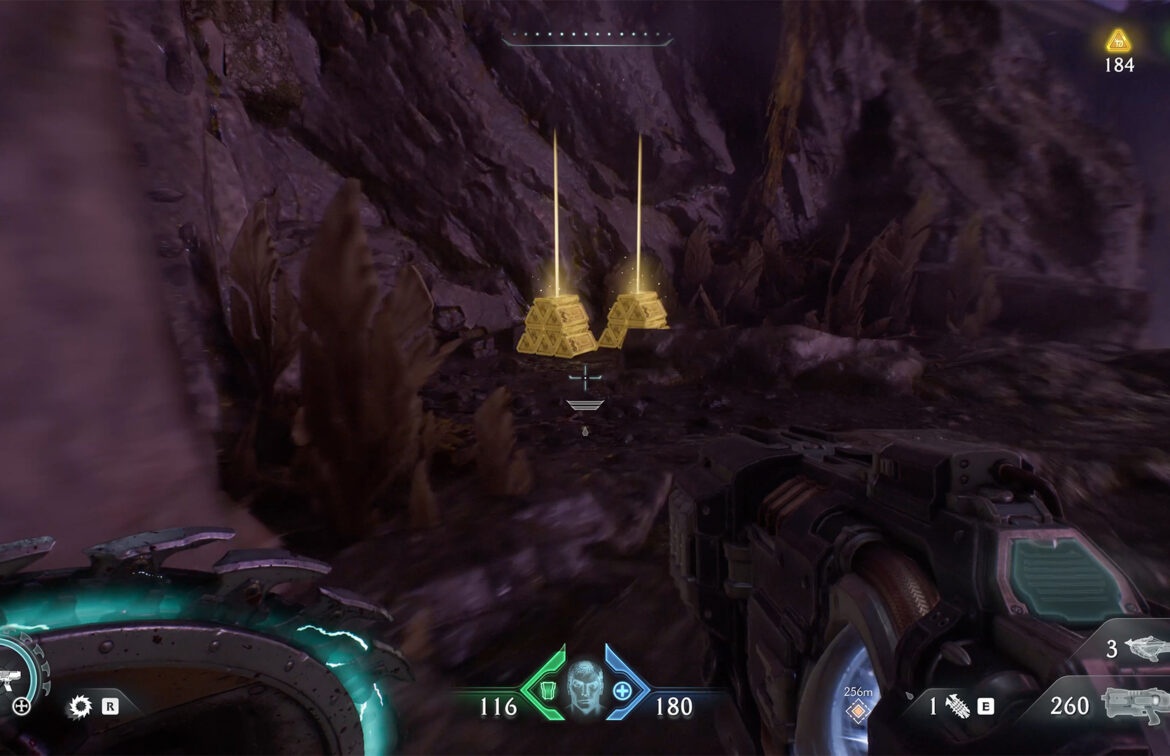Click the crosshair-plus icon beside the shield gauge
The height and width of the screenshot is (756, 1170).
click(21, 706)
